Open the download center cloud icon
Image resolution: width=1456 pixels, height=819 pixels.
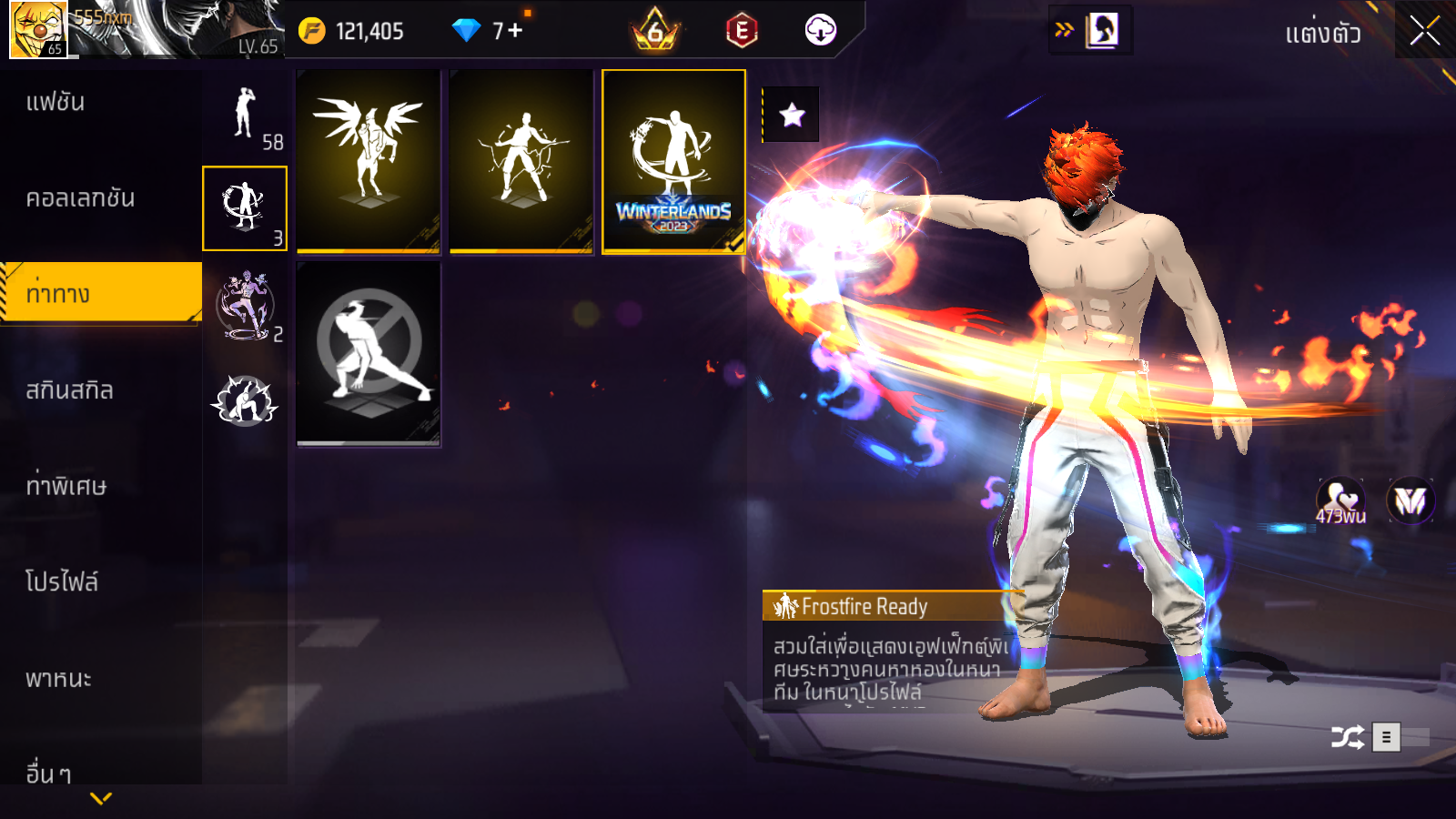[x=820, y=31]
